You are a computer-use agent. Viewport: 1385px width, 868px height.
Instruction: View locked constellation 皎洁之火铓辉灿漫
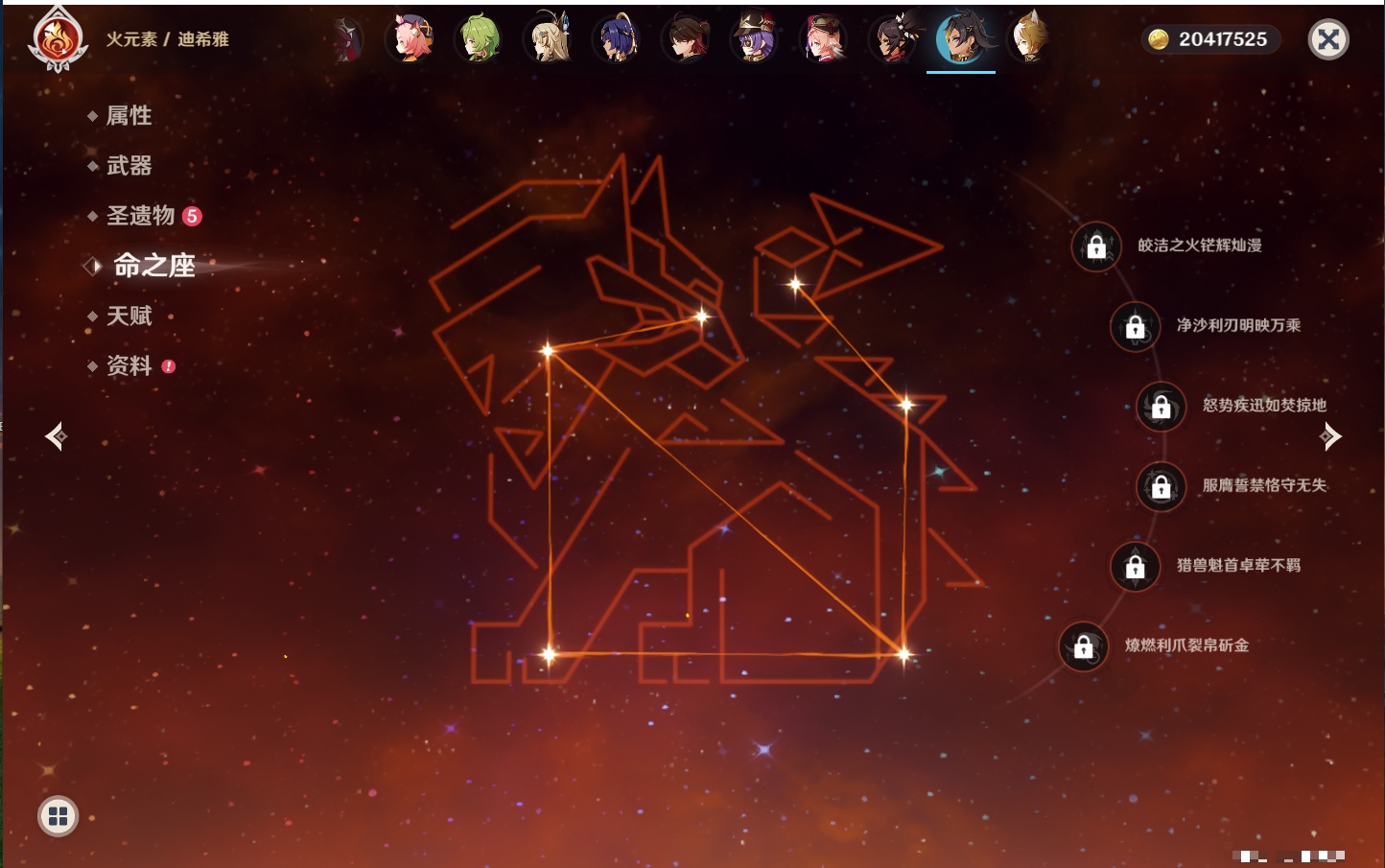(1096, 246)
